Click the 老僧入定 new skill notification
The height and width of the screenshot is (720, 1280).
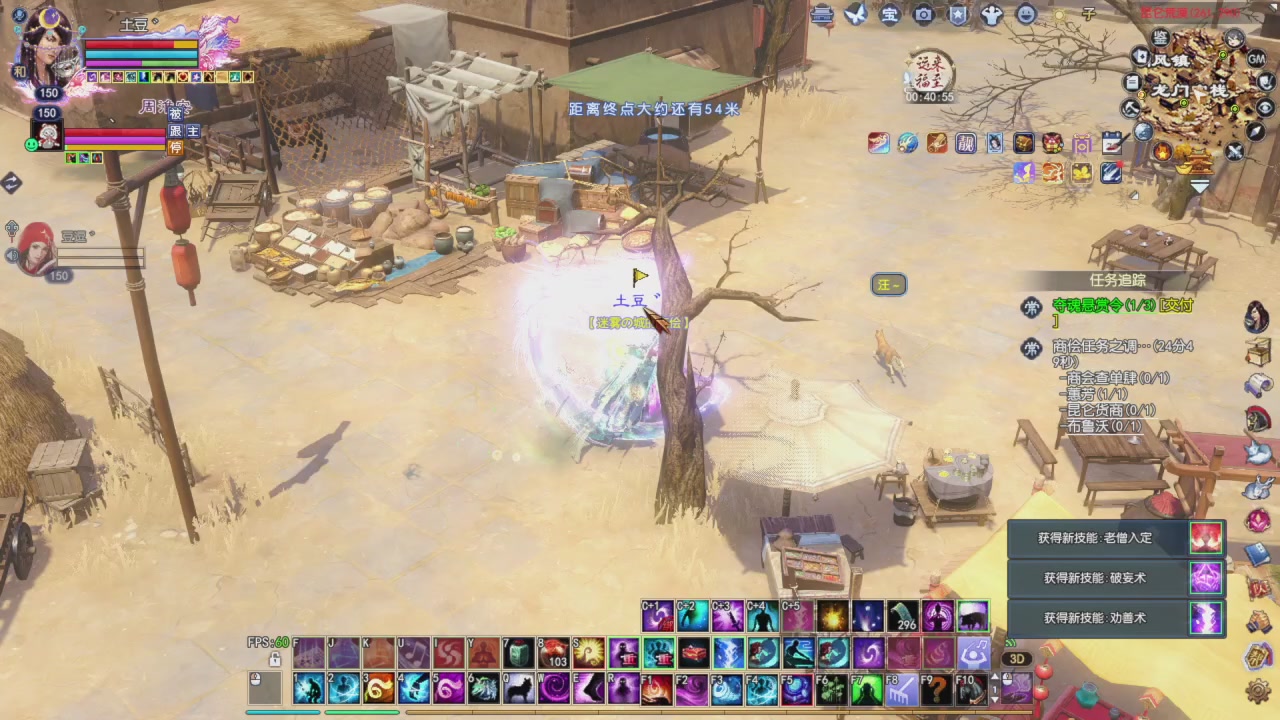point(1115,538)
